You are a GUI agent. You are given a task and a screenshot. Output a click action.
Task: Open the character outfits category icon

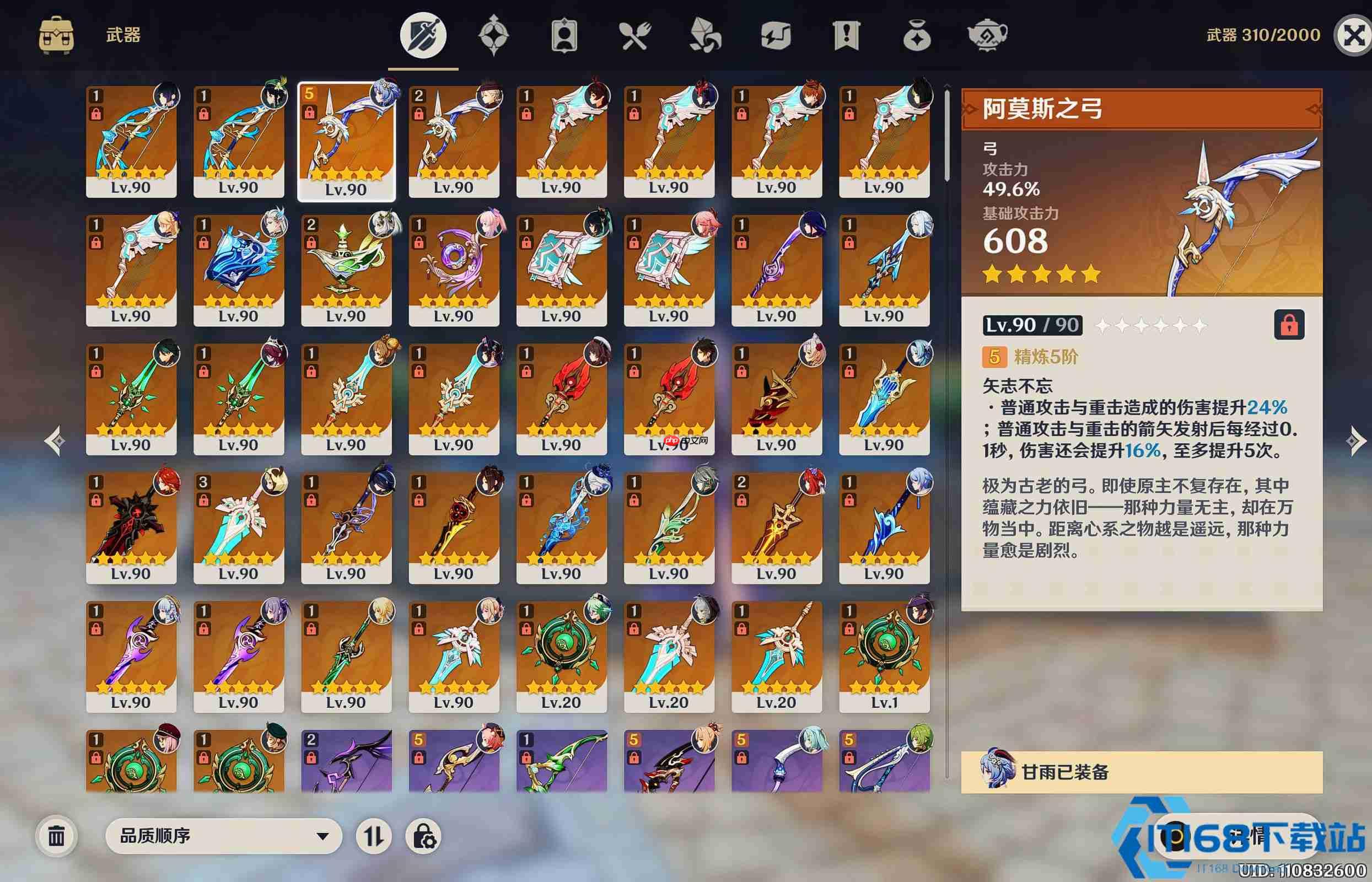tap(564, 35)
